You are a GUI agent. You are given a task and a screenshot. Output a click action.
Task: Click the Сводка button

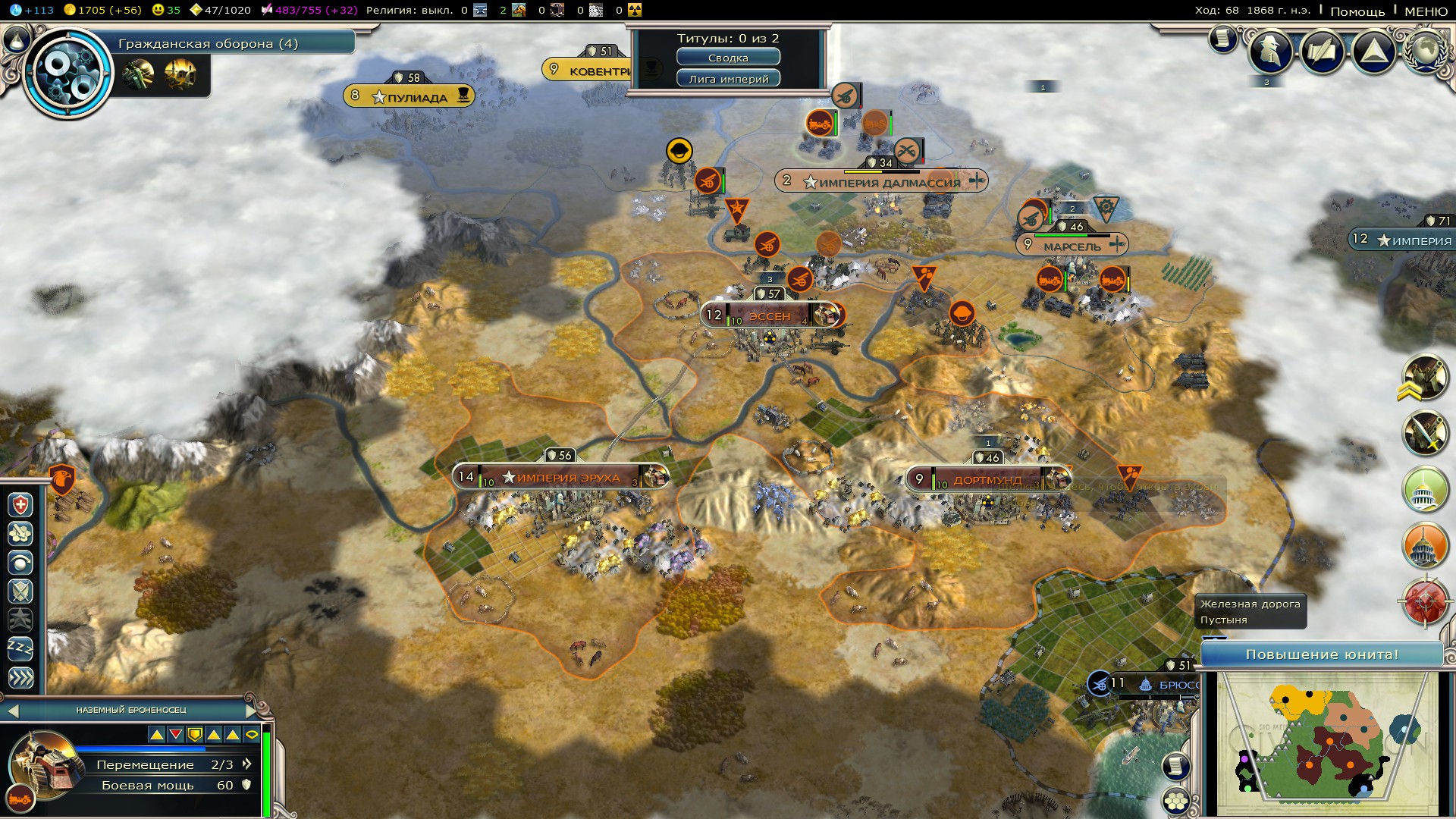click(x=728, y=58)
